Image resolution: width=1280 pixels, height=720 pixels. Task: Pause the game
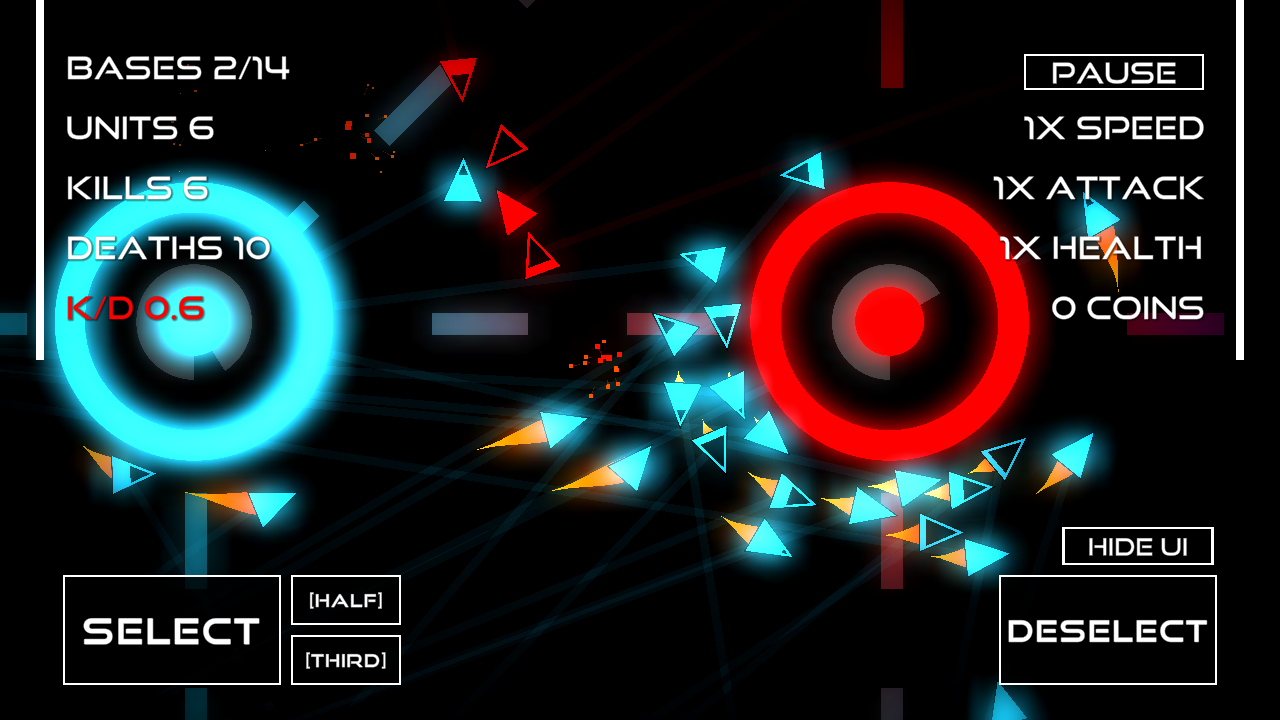(1113, 72)
